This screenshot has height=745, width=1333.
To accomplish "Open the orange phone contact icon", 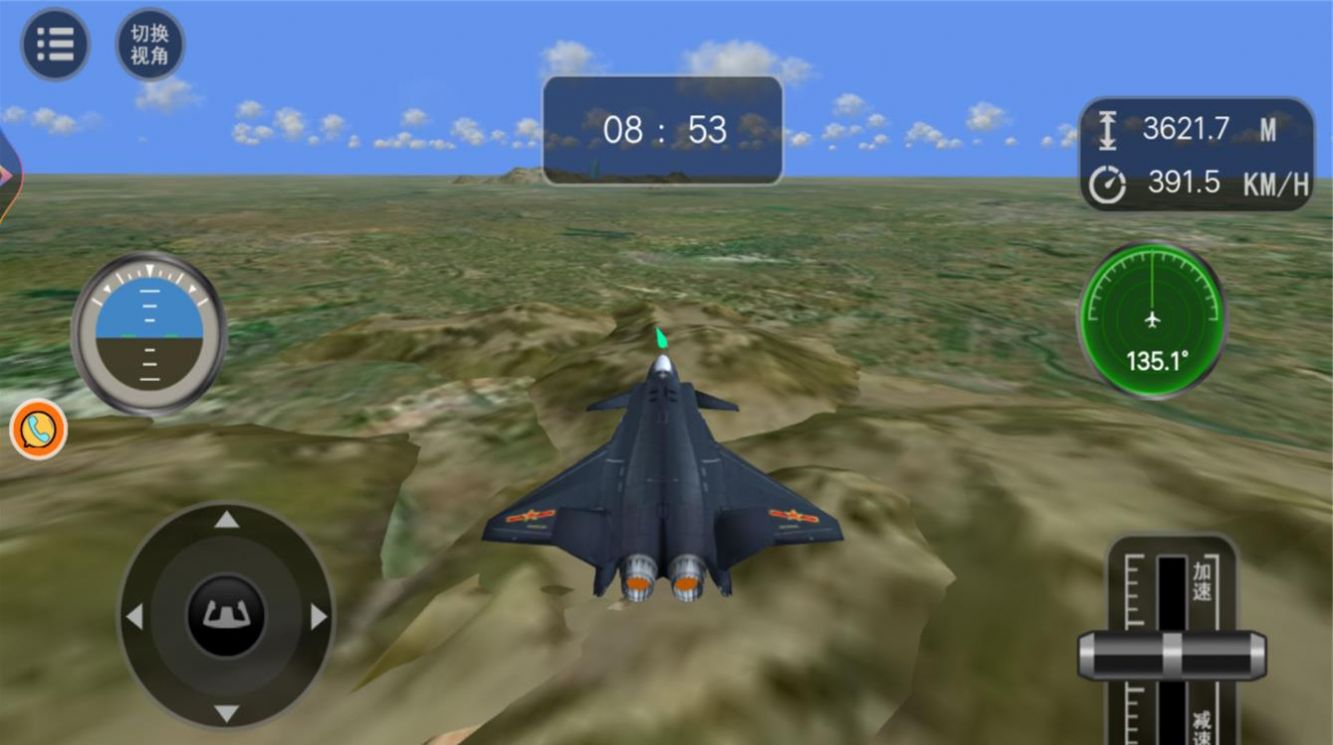I will click(38, 430).
